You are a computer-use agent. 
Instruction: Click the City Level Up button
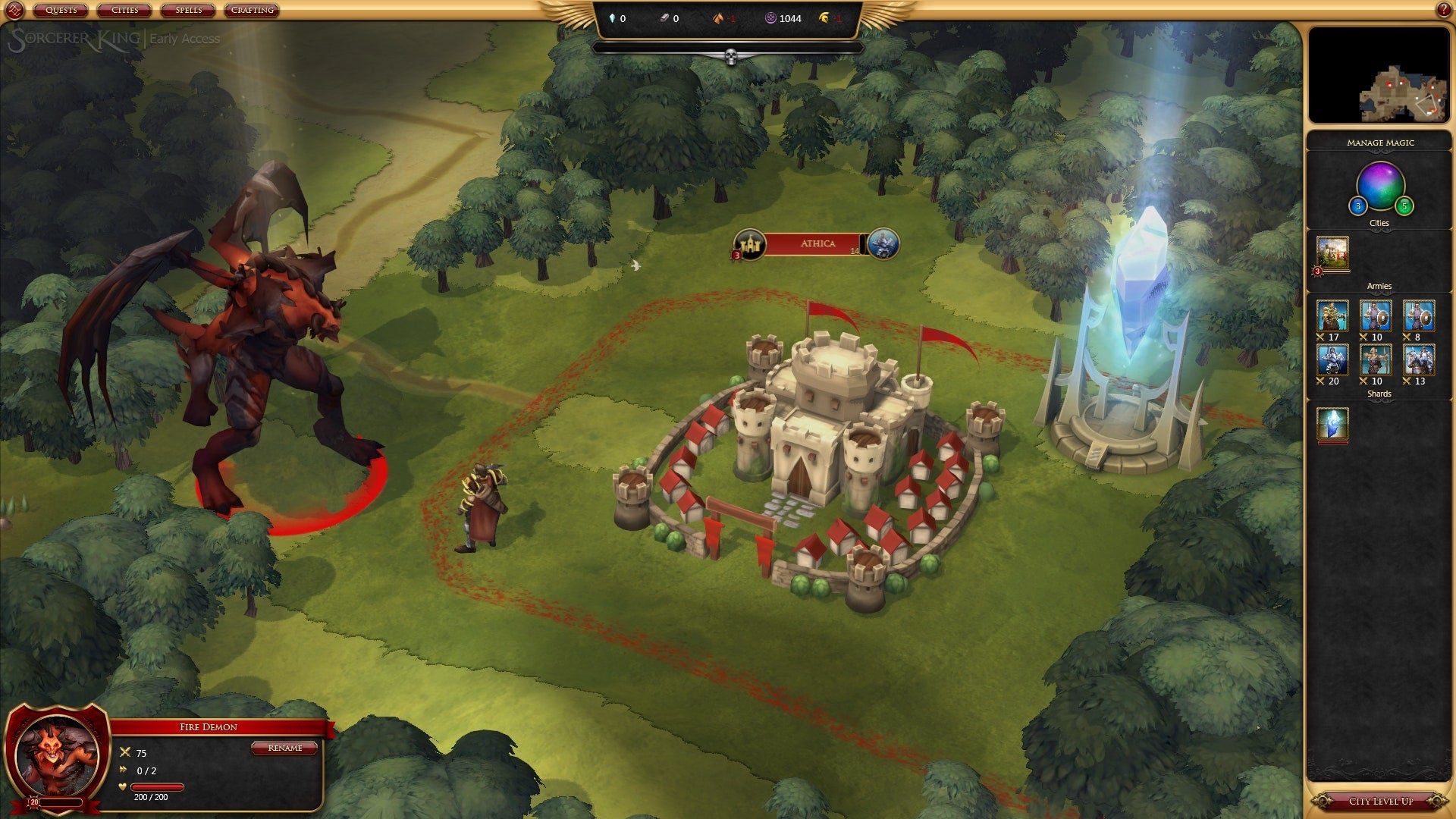(1380, 801)
